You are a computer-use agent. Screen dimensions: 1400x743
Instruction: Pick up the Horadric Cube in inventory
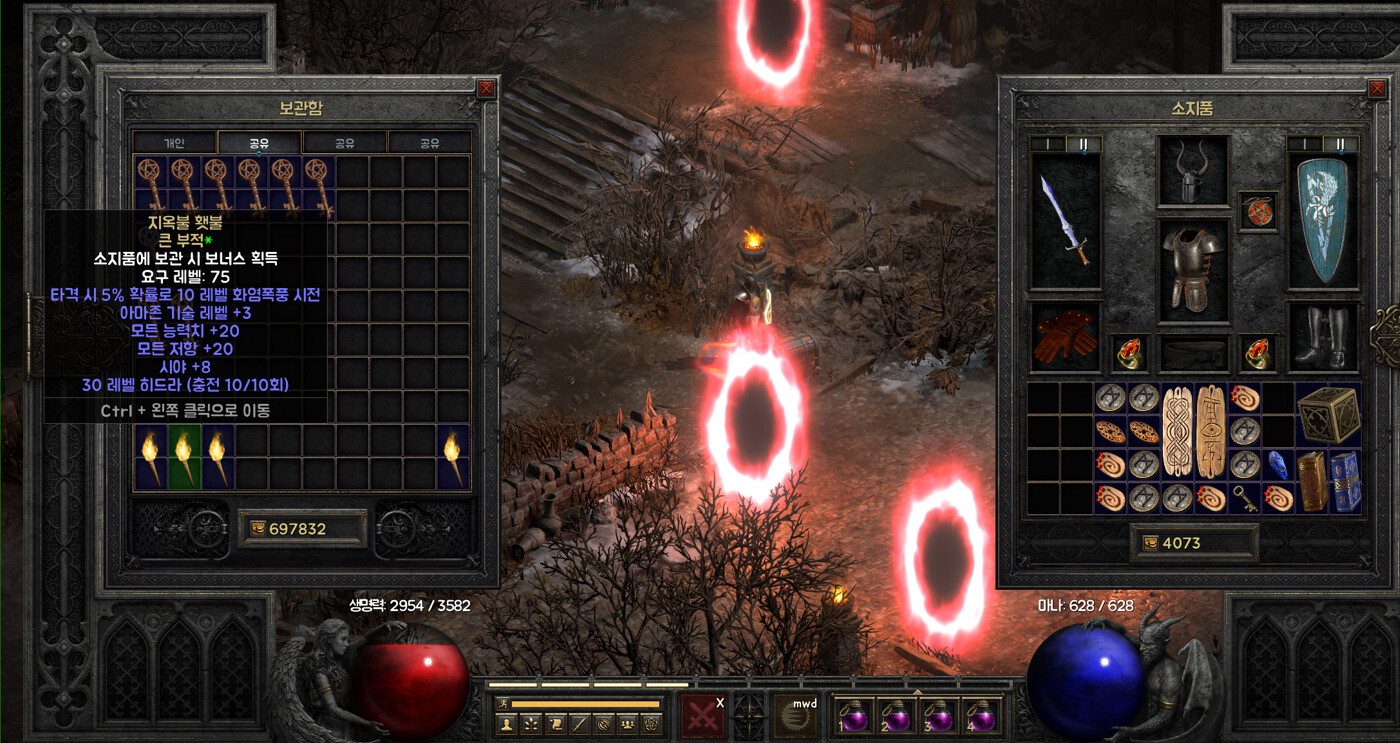pos(1328,414)
